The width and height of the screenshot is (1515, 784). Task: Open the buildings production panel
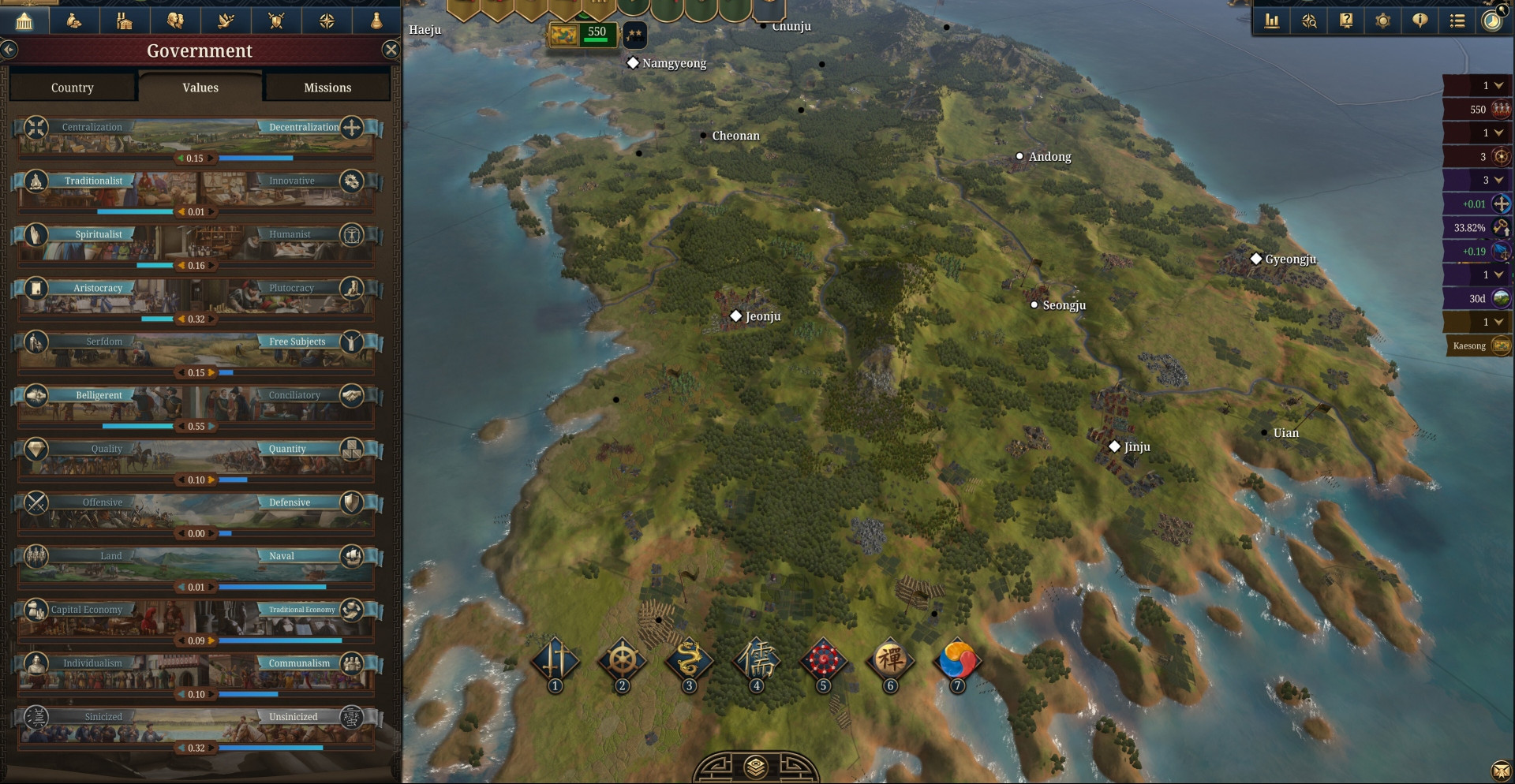coord(125,21)
